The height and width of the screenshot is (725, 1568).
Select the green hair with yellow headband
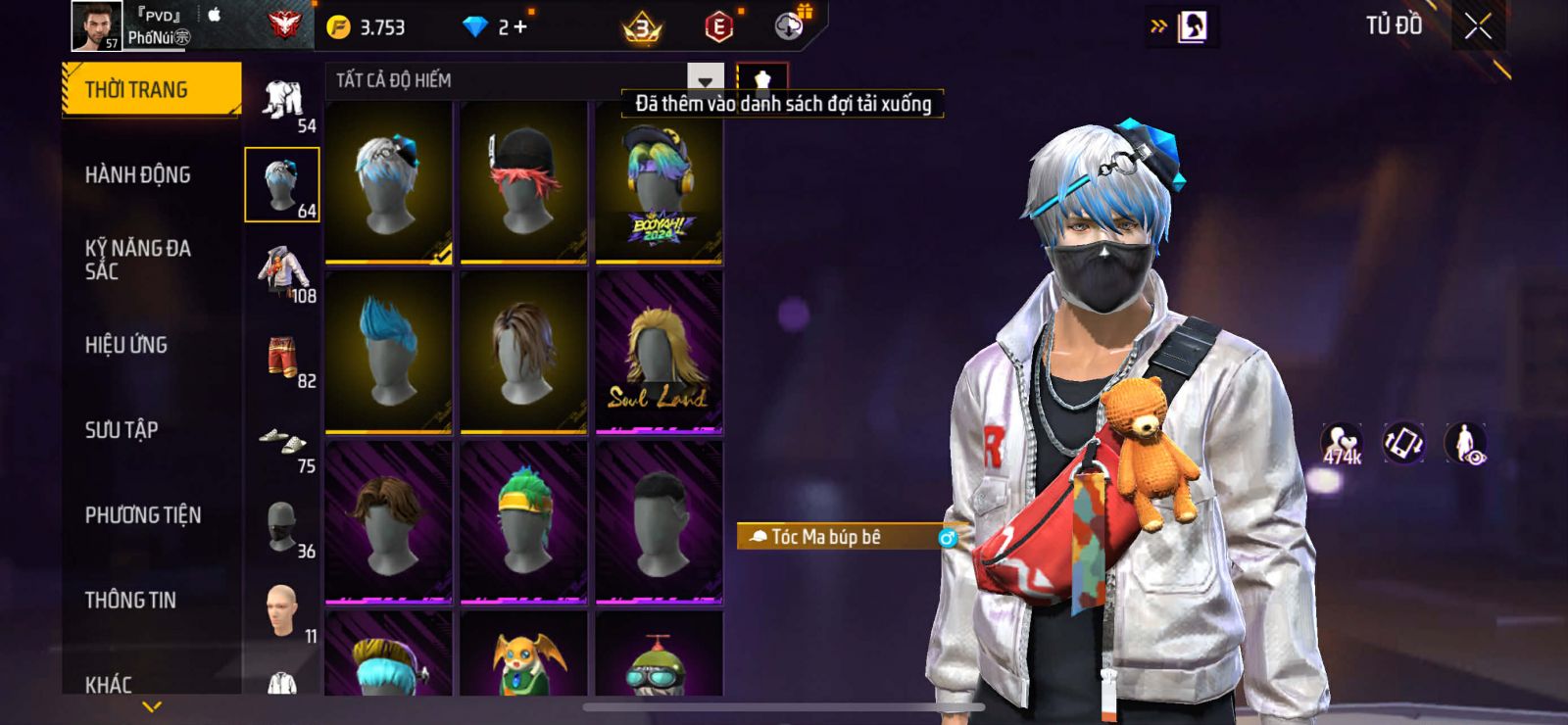[523, 522]
